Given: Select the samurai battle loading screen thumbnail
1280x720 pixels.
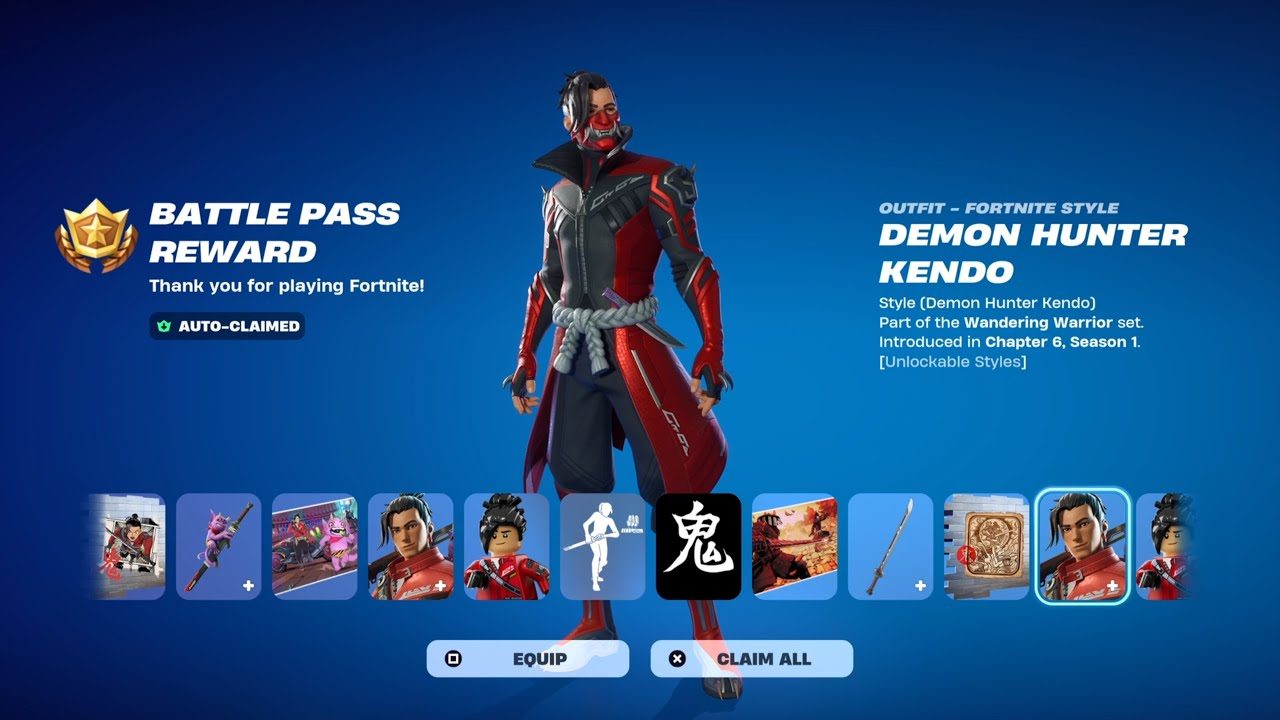Looking at the screenshot, I should click(x=792, y=545).
